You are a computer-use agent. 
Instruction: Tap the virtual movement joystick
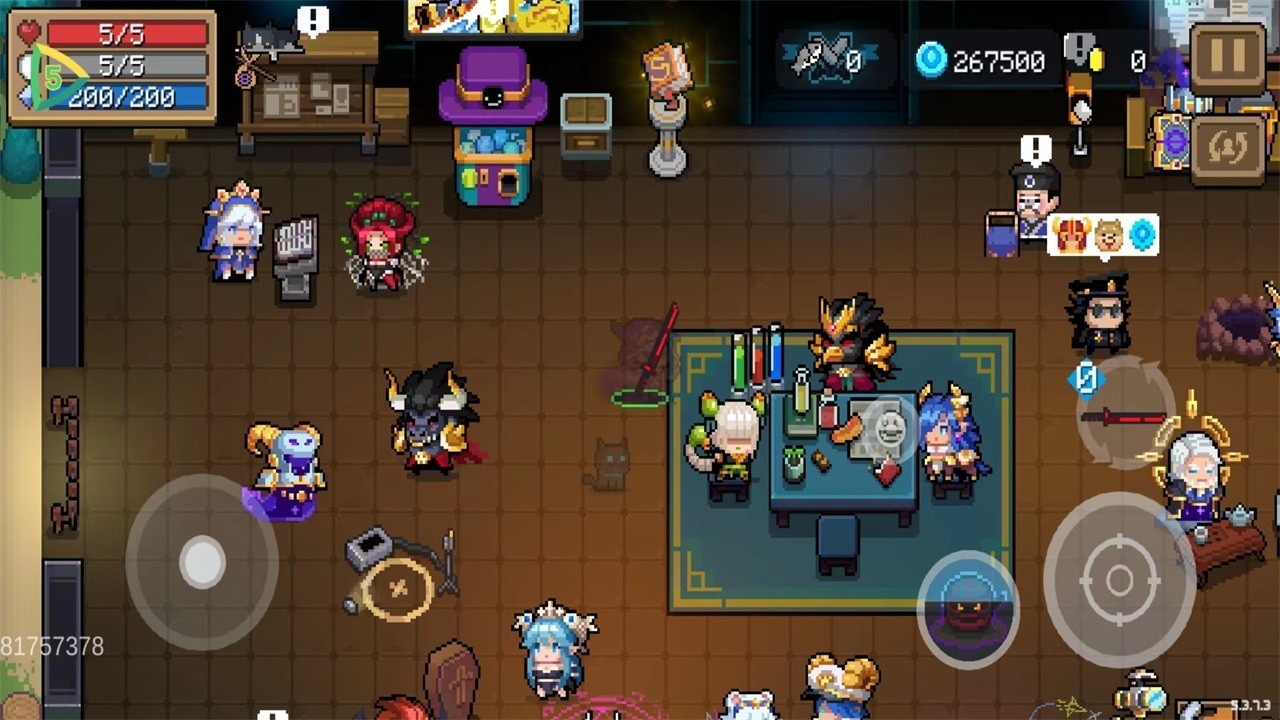(x=202, y=563)
